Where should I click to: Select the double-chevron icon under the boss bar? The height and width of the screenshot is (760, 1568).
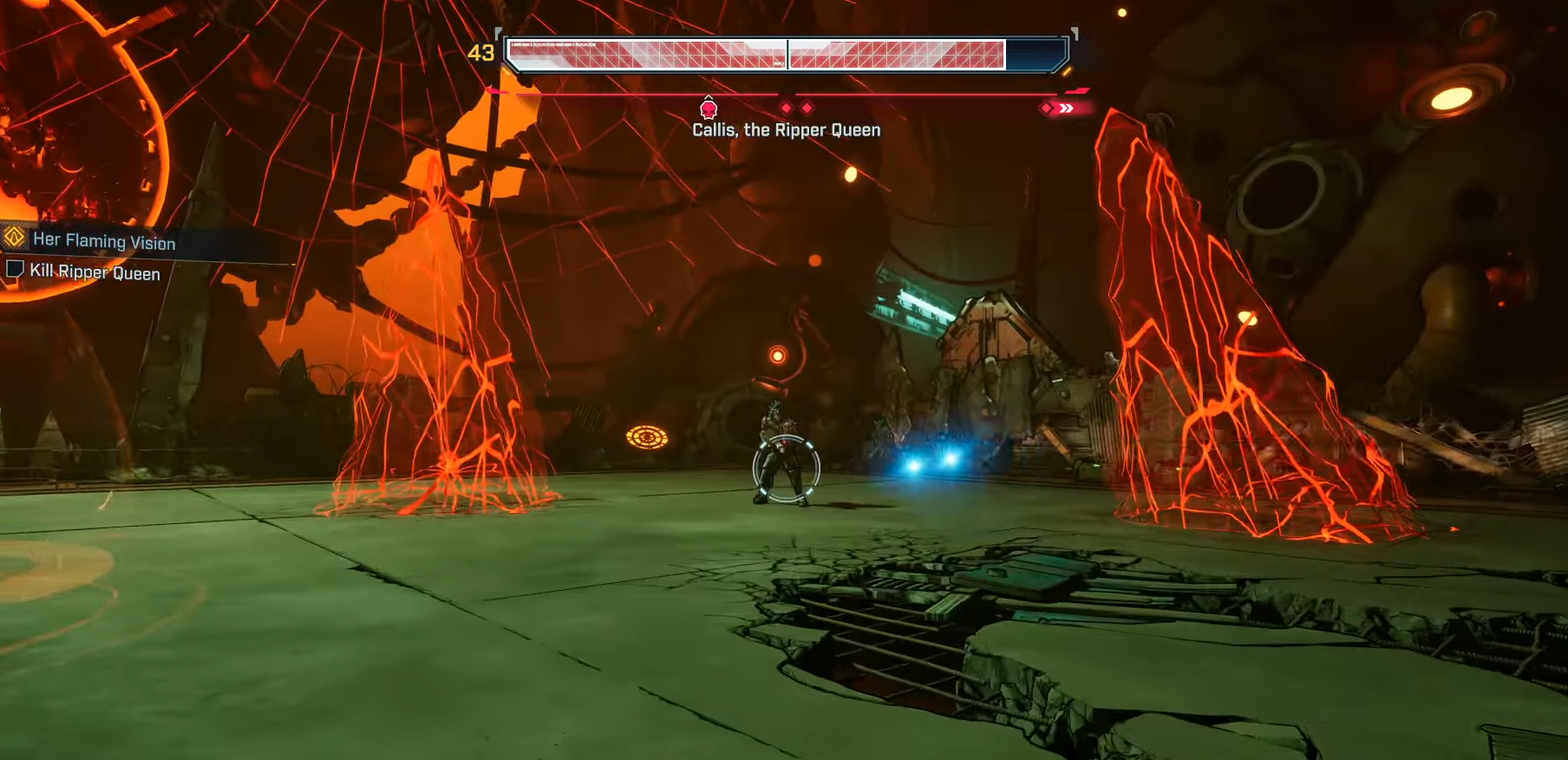coord(1066,108)
